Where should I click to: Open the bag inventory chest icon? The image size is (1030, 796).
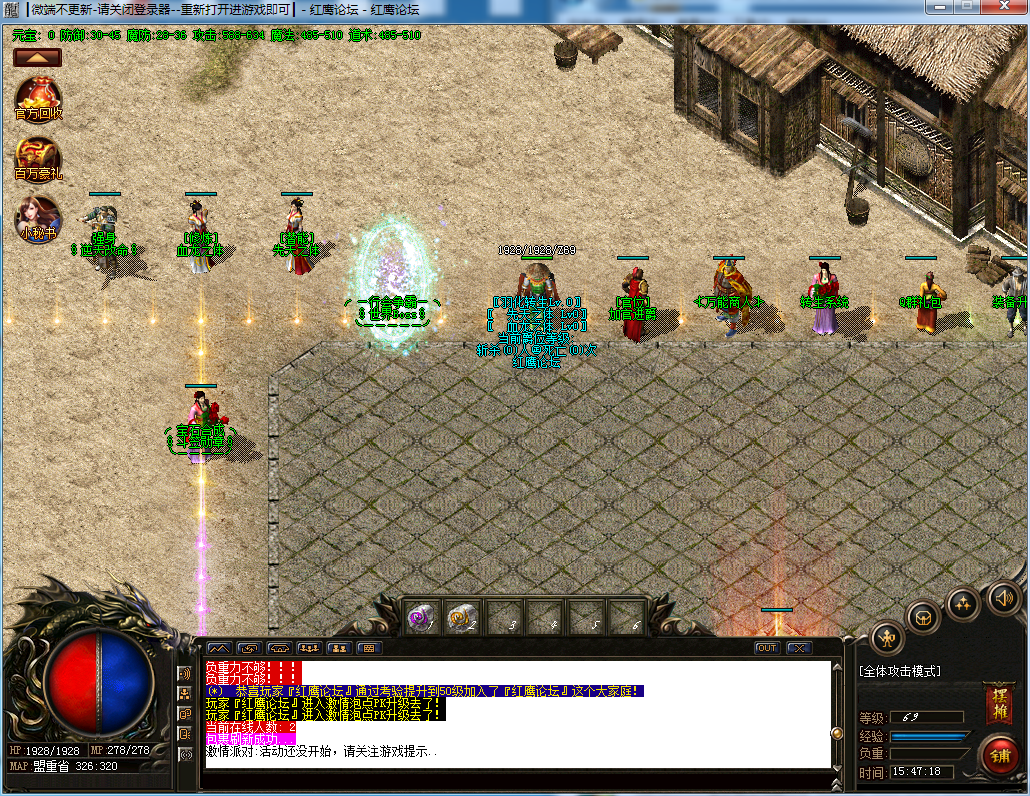coord(923,615)
